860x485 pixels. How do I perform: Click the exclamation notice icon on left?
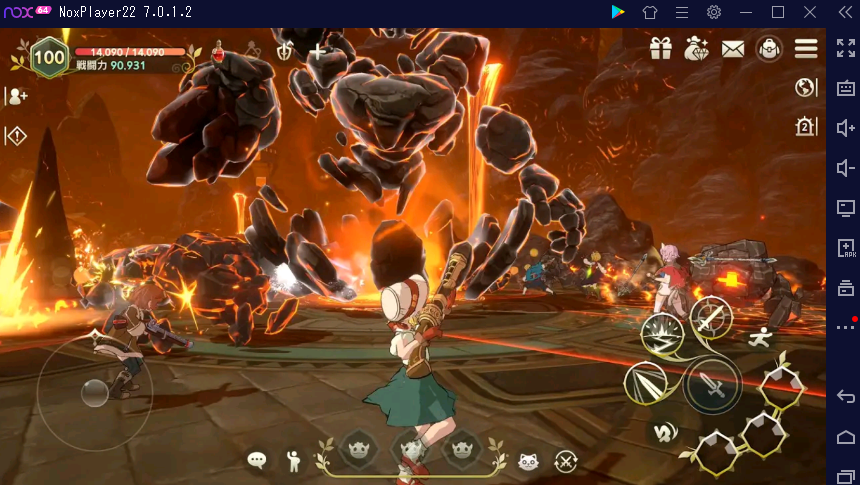pyautogui.click(x=16, y=135)
